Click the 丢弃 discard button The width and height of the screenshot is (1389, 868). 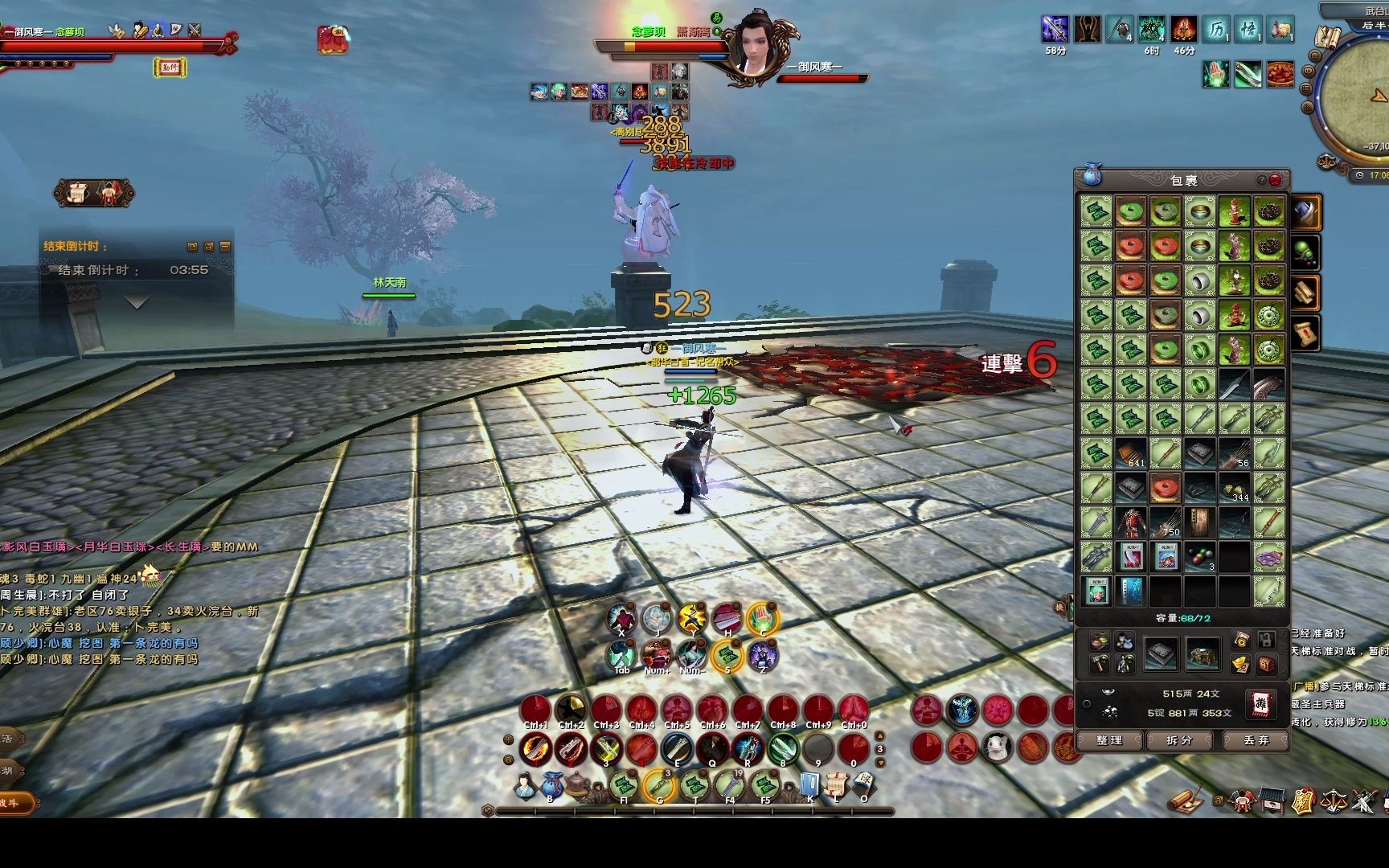click(1255, 740)
